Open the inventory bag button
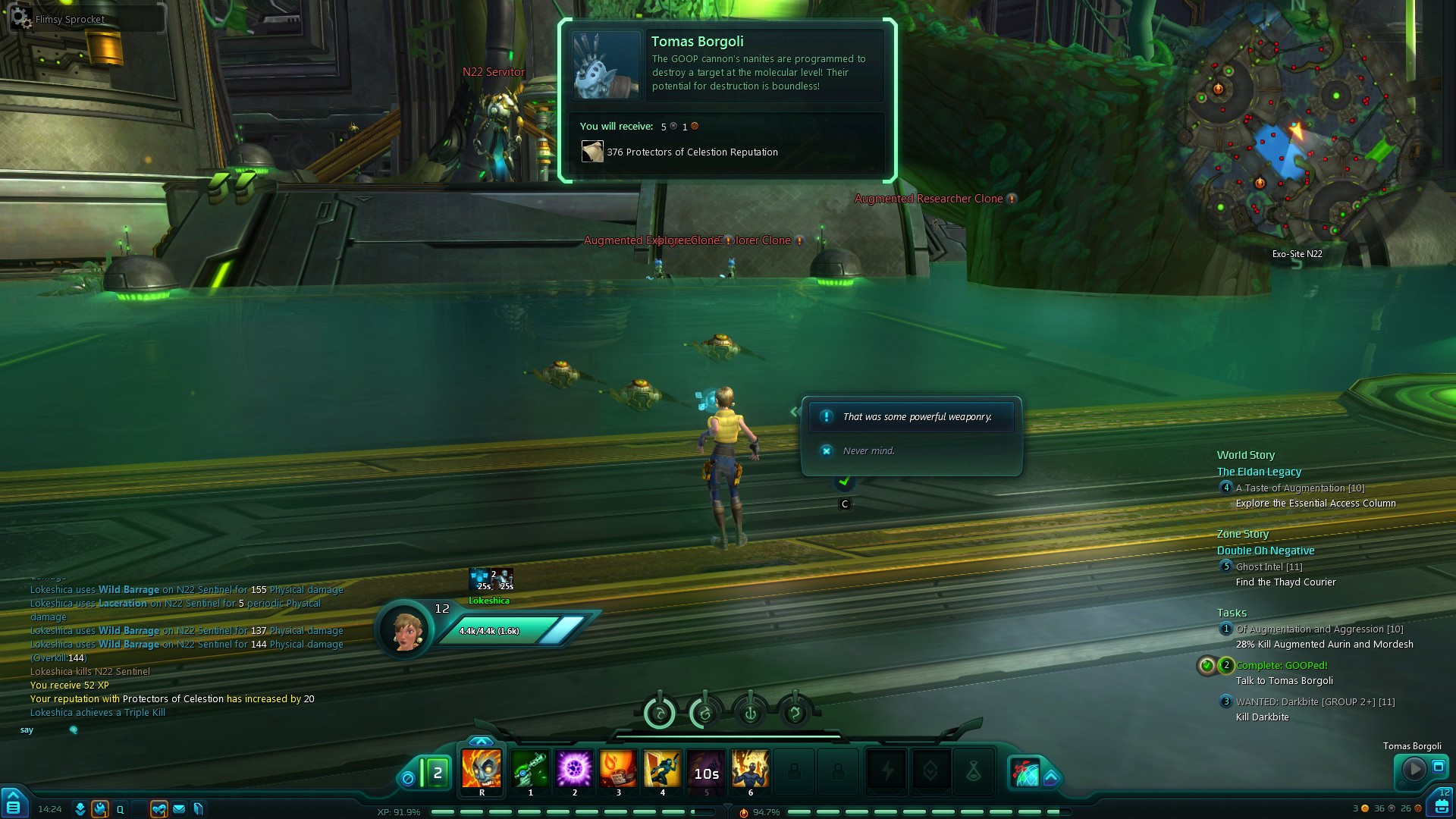 click(1441, 805)
